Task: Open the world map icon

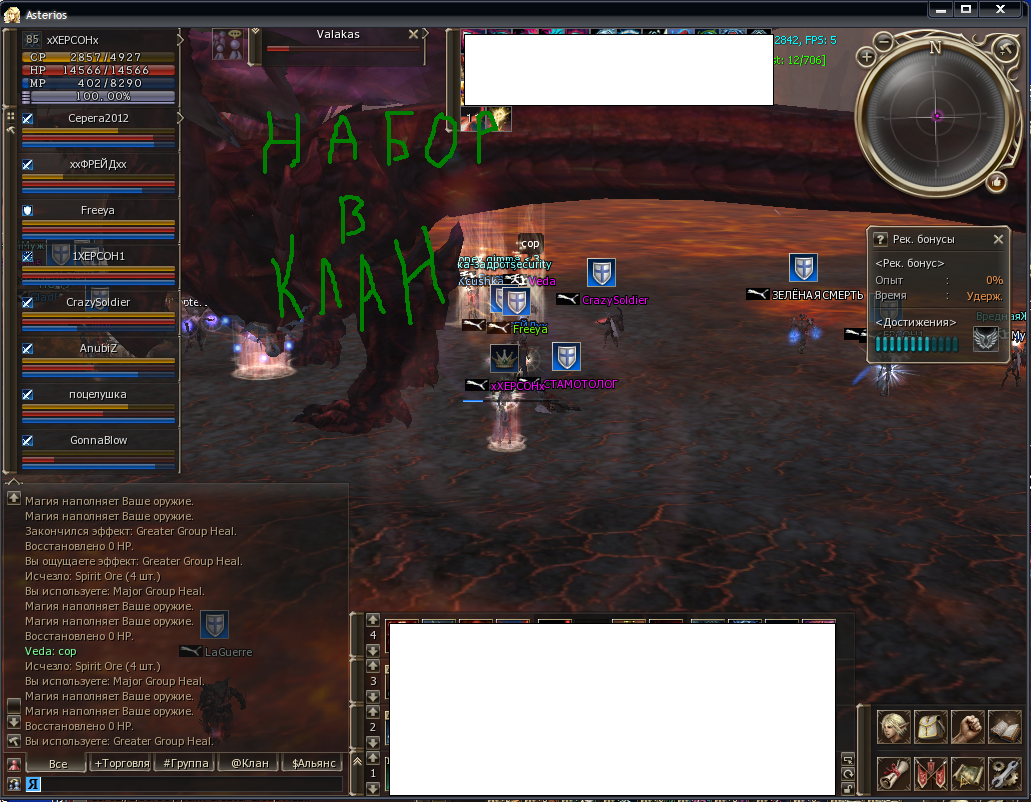Action: pos(967,773)
